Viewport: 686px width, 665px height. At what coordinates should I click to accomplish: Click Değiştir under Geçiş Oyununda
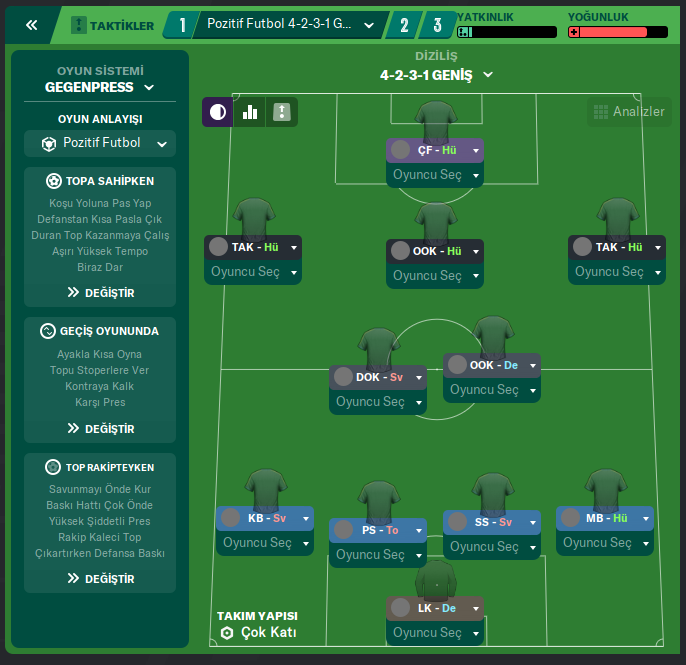point(100,428)
